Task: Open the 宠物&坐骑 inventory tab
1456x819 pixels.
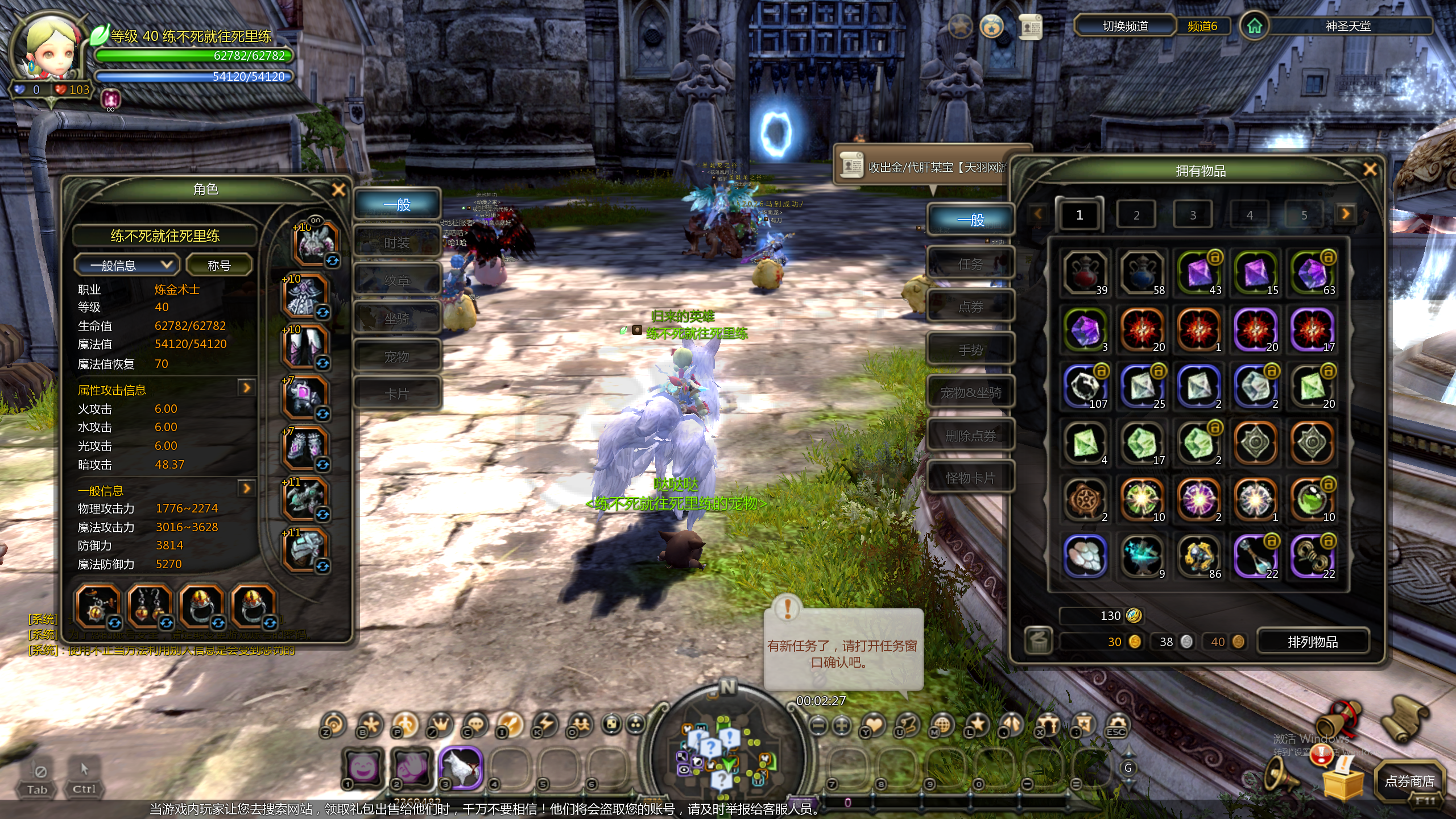Action: point(970,392)
